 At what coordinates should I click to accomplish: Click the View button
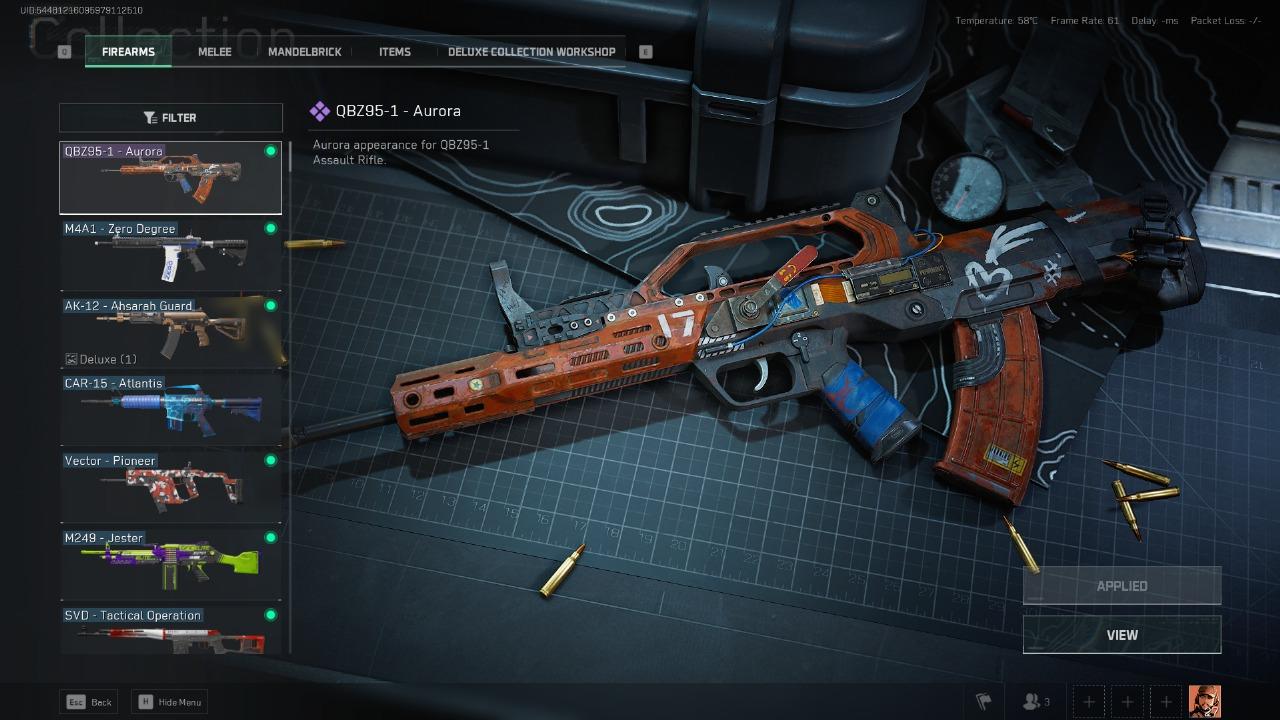(x=1121, y=635)
